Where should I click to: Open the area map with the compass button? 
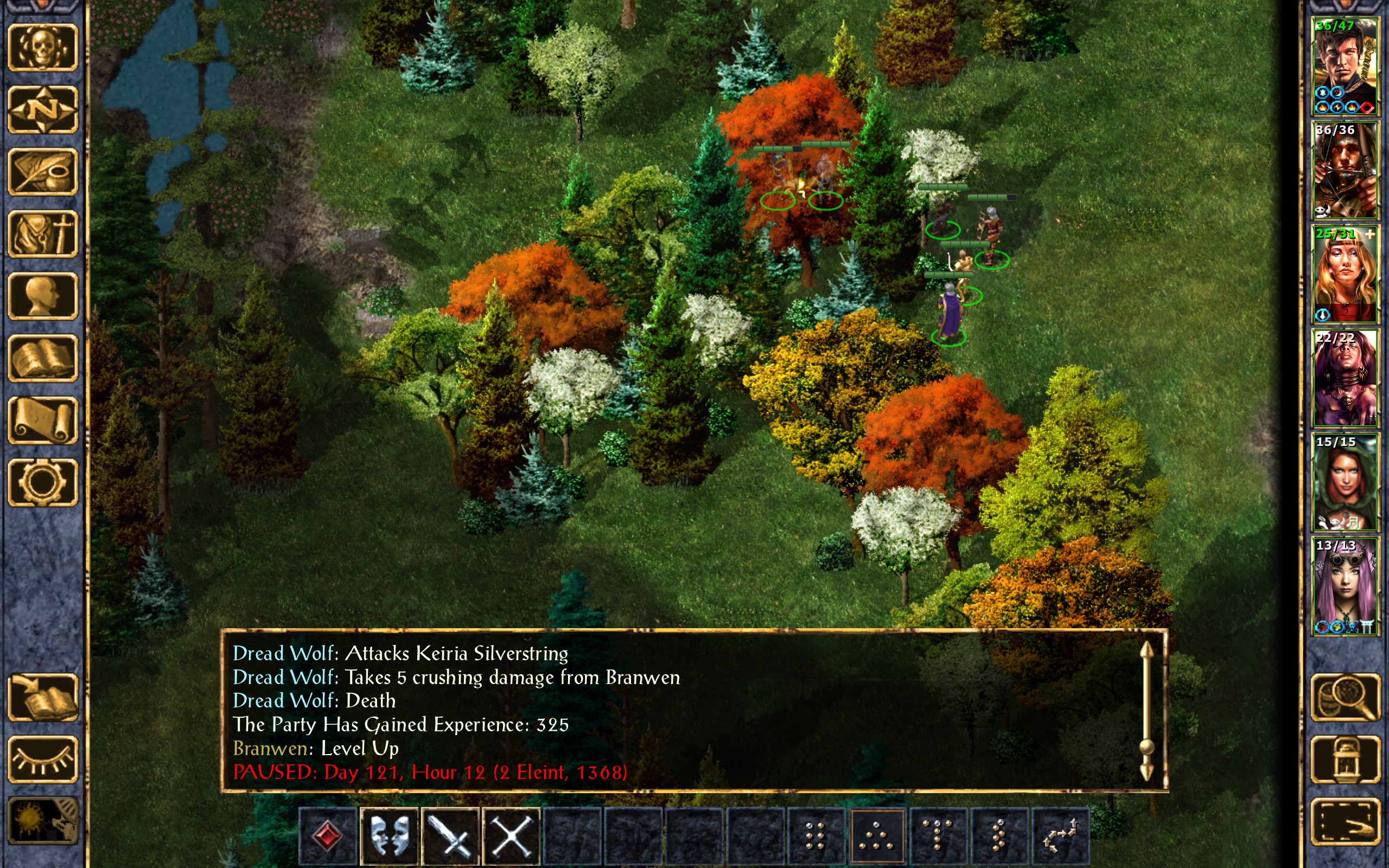pyautogui.click(x=42, y=109)
